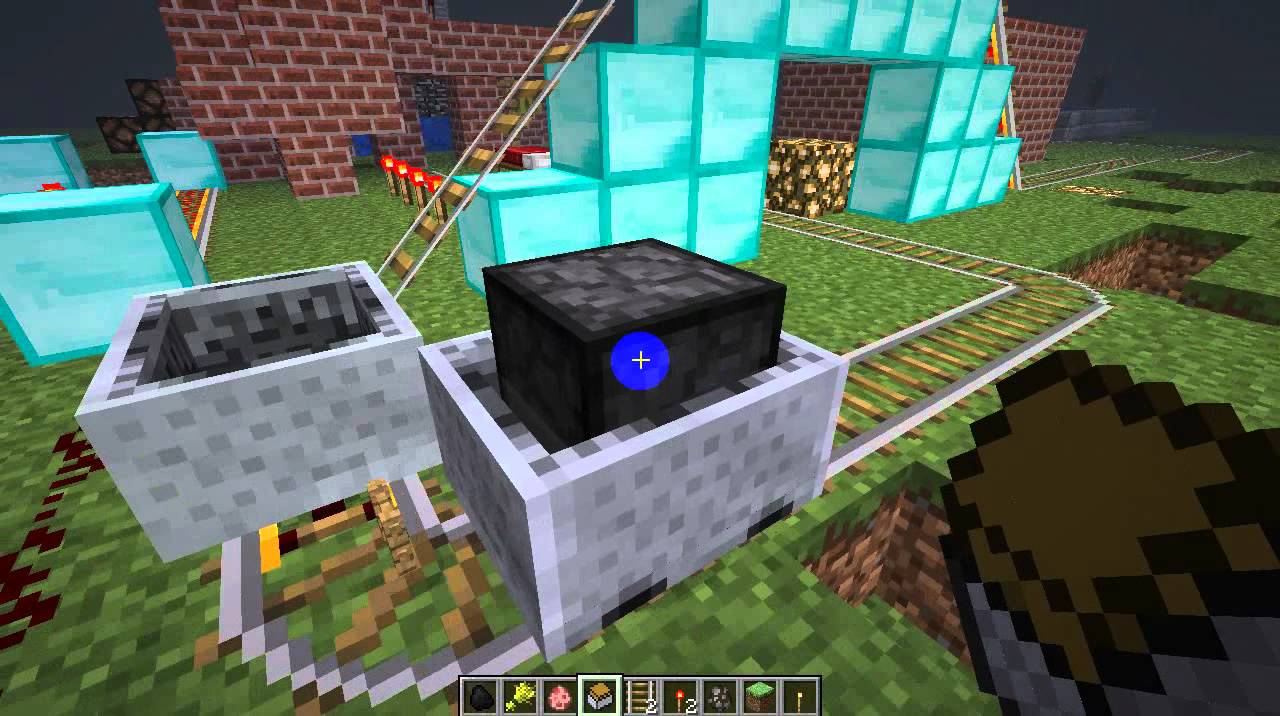
Task: Choose the gravel block slot
Action: [x=720, y=697]
